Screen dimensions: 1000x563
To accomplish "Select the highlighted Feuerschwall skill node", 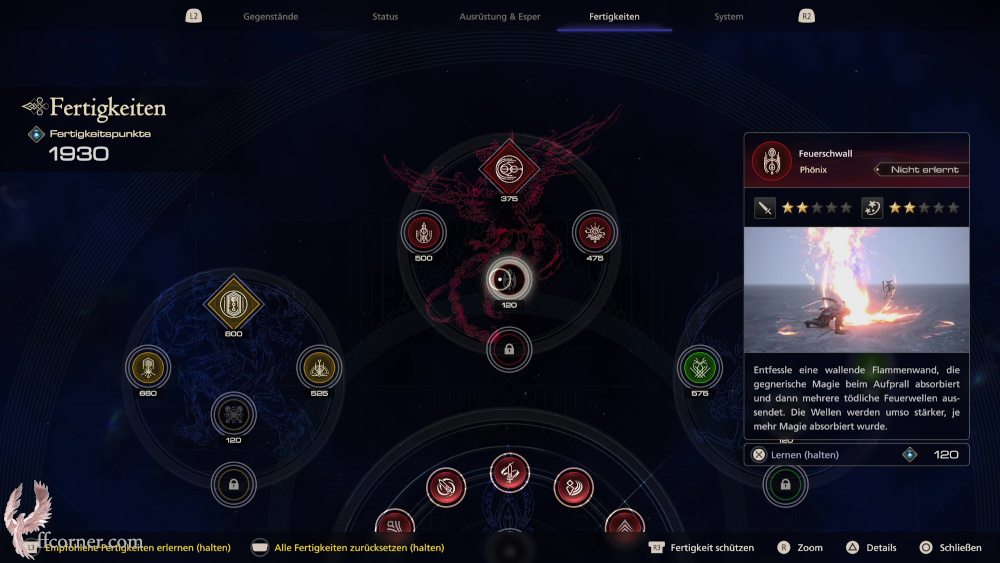I will click(x=509, y=280).
